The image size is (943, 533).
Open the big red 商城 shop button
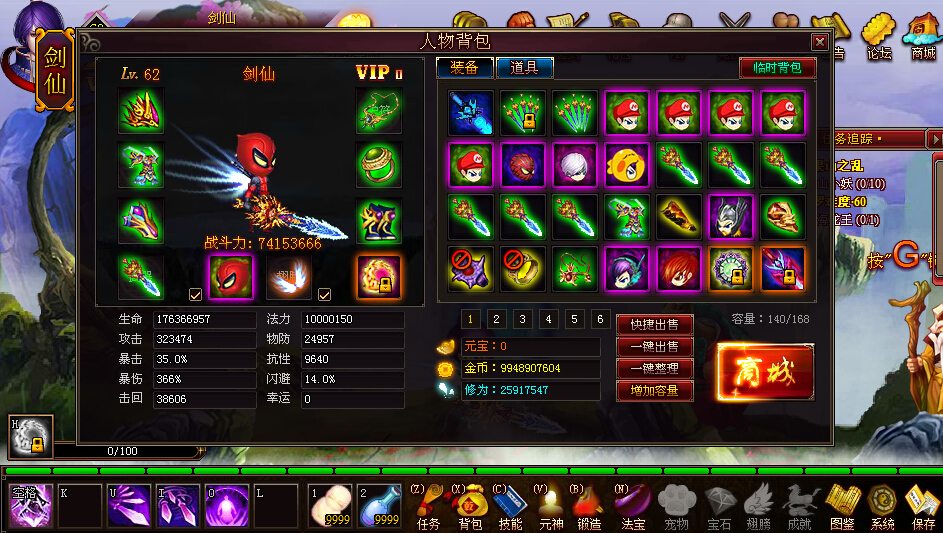765,372
